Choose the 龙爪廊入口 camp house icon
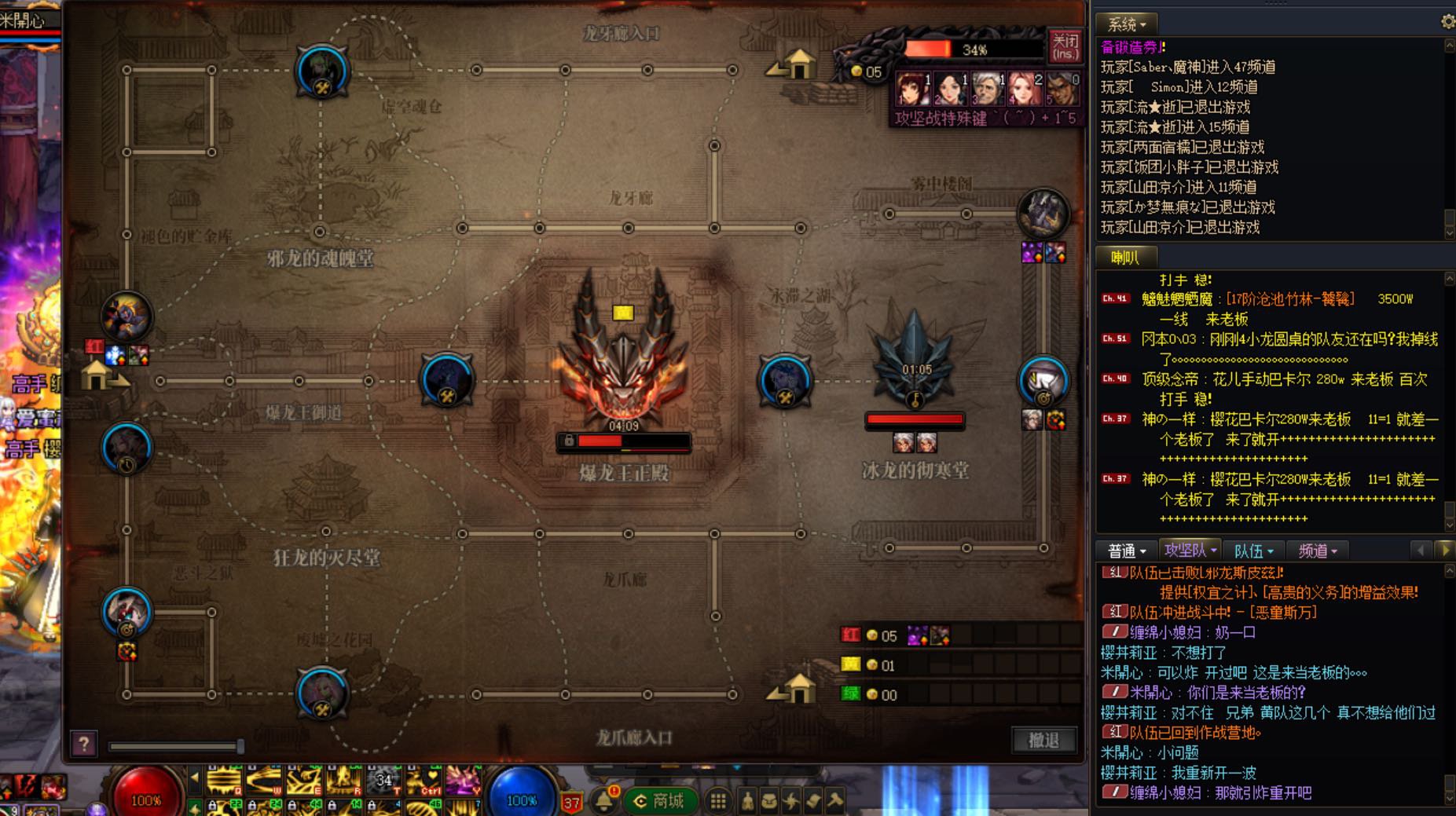1456x816 pixels. coord(798,689)
